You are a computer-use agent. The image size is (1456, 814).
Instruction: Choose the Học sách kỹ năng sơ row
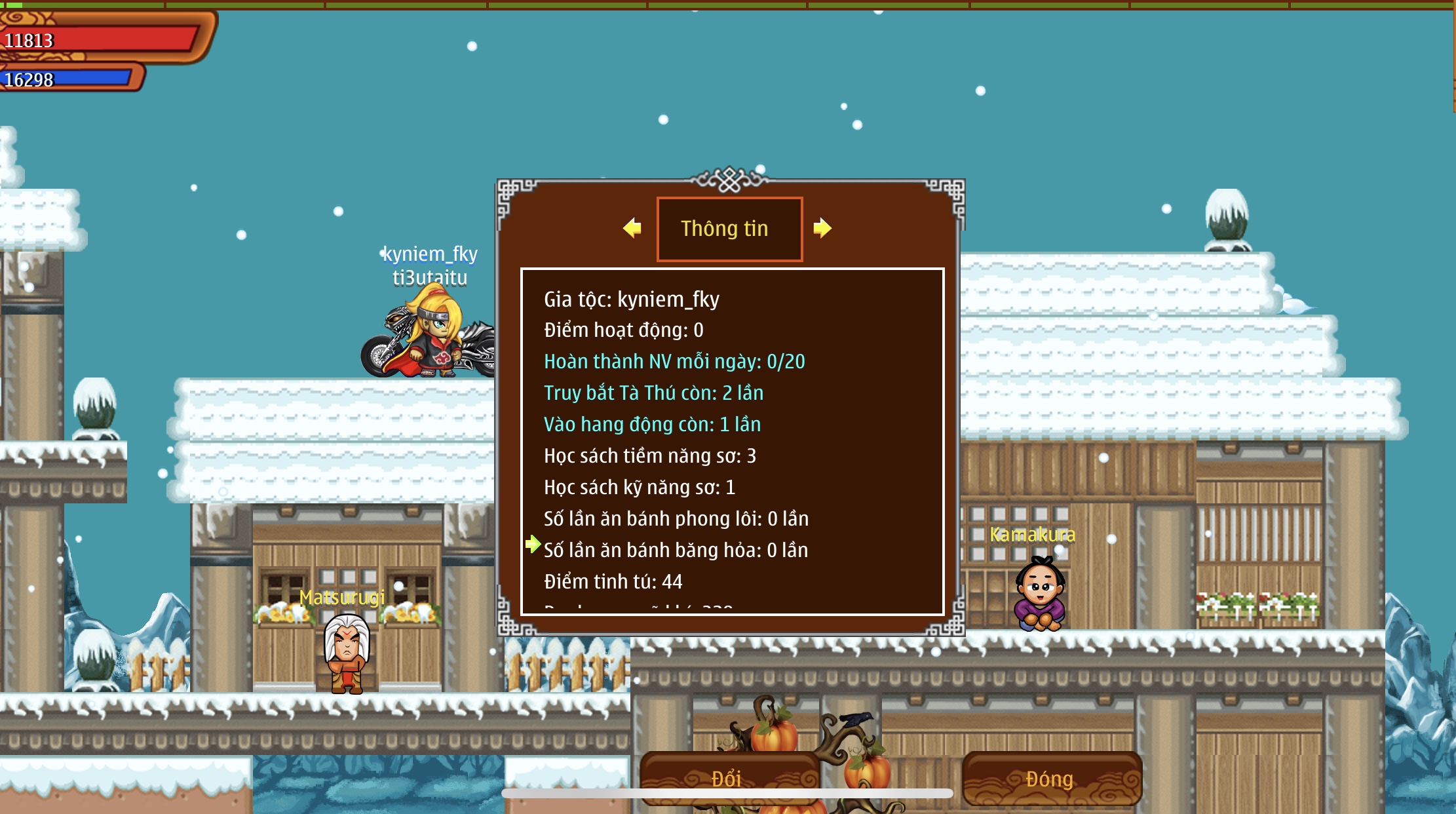[640, 488]
